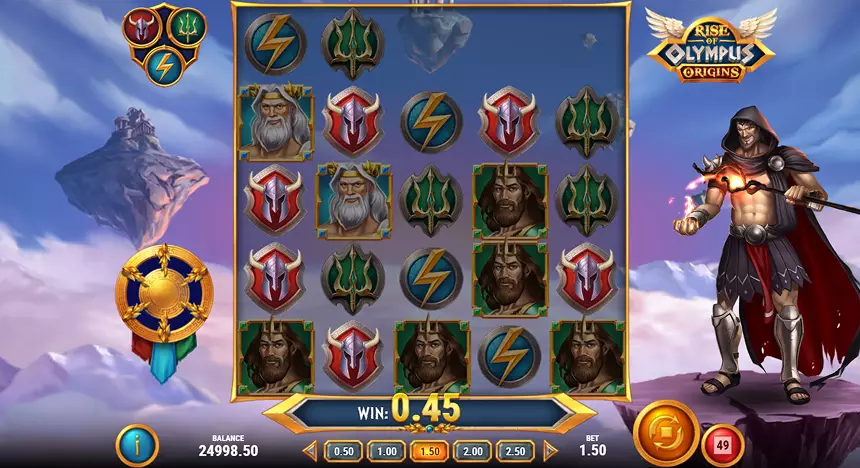Click the right arrow for higher bets
Viewport: 860px width, 468px height.
tap(549, 451)
